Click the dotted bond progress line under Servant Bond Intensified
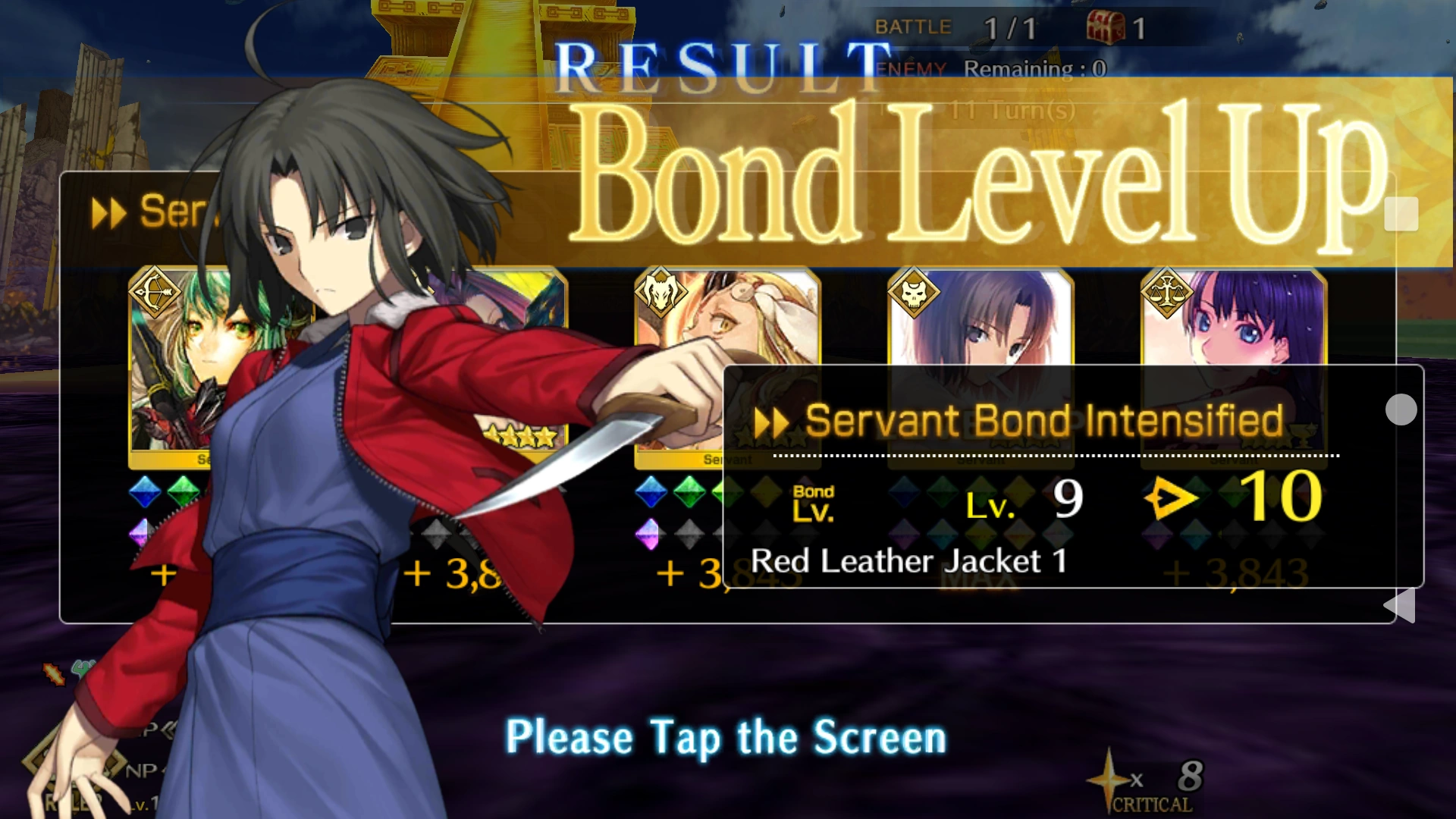 tap(1054, 456)
